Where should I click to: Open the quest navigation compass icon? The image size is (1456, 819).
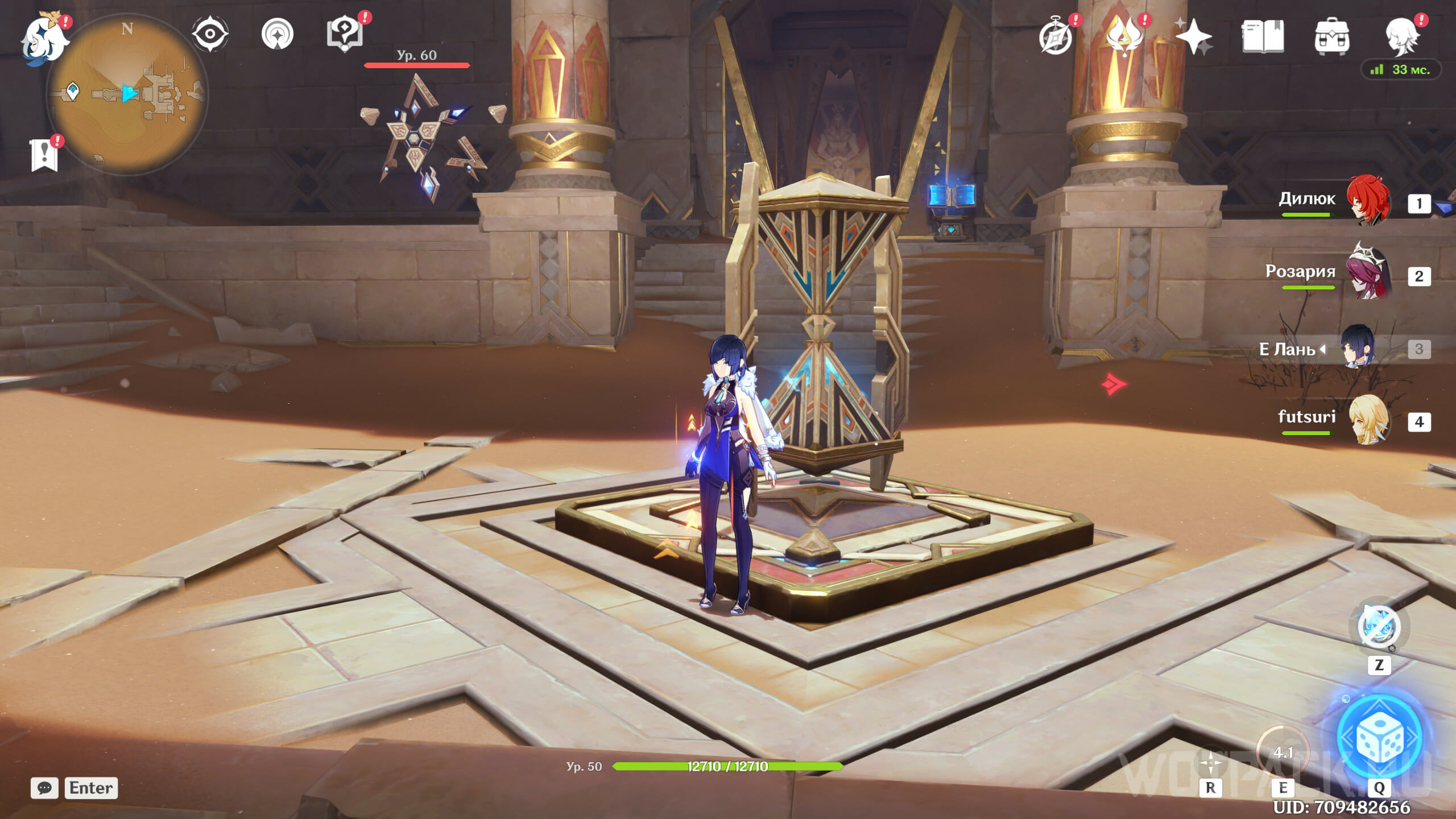(x=278, y=34)
